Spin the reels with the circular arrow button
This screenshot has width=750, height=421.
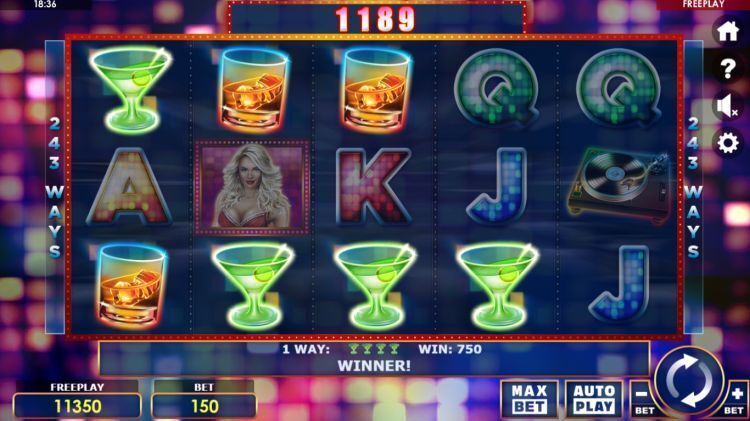(689, 380)
